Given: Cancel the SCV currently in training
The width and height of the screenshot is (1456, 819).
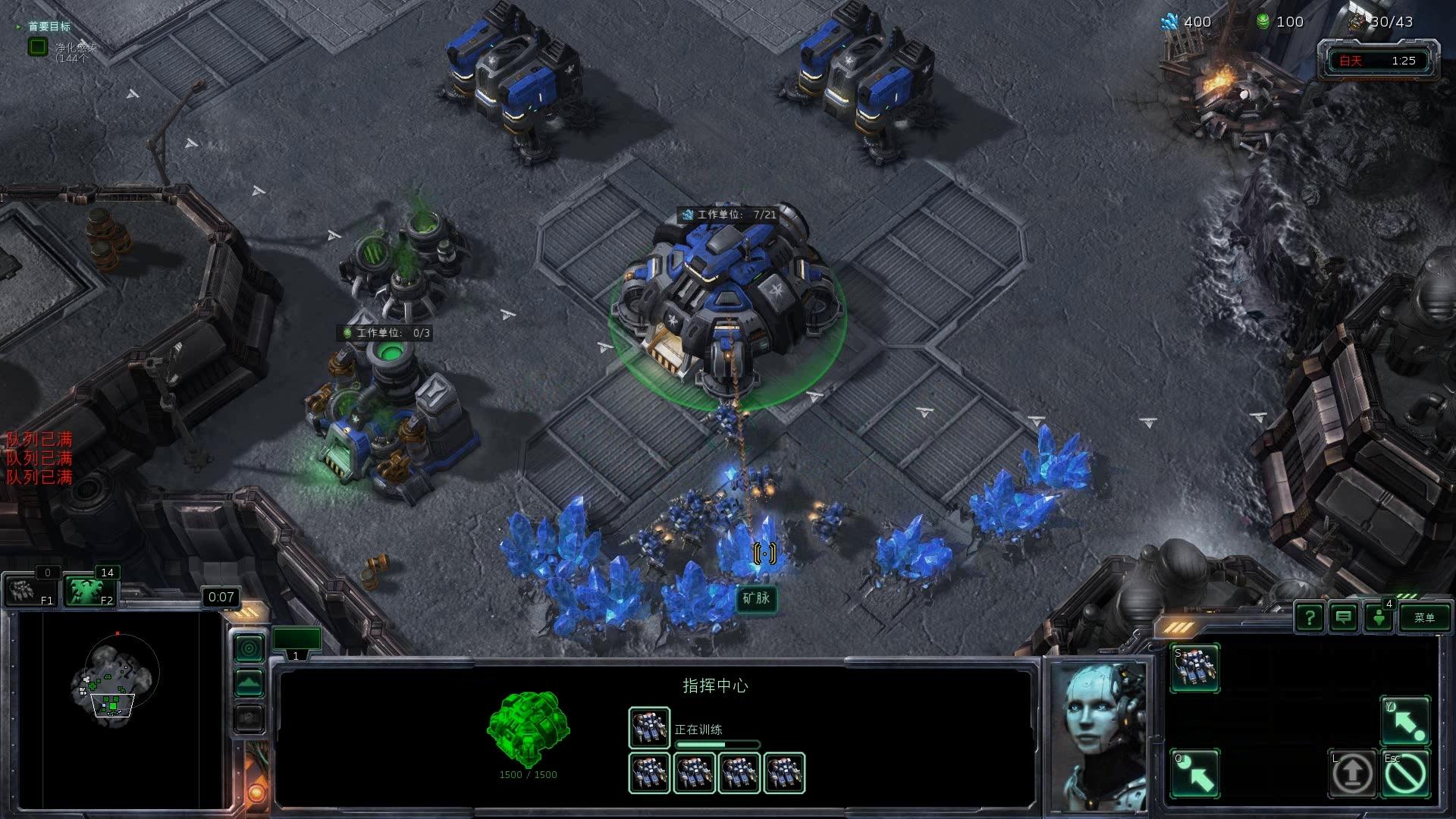Looking at the screenshot, I should pos(649,728).
